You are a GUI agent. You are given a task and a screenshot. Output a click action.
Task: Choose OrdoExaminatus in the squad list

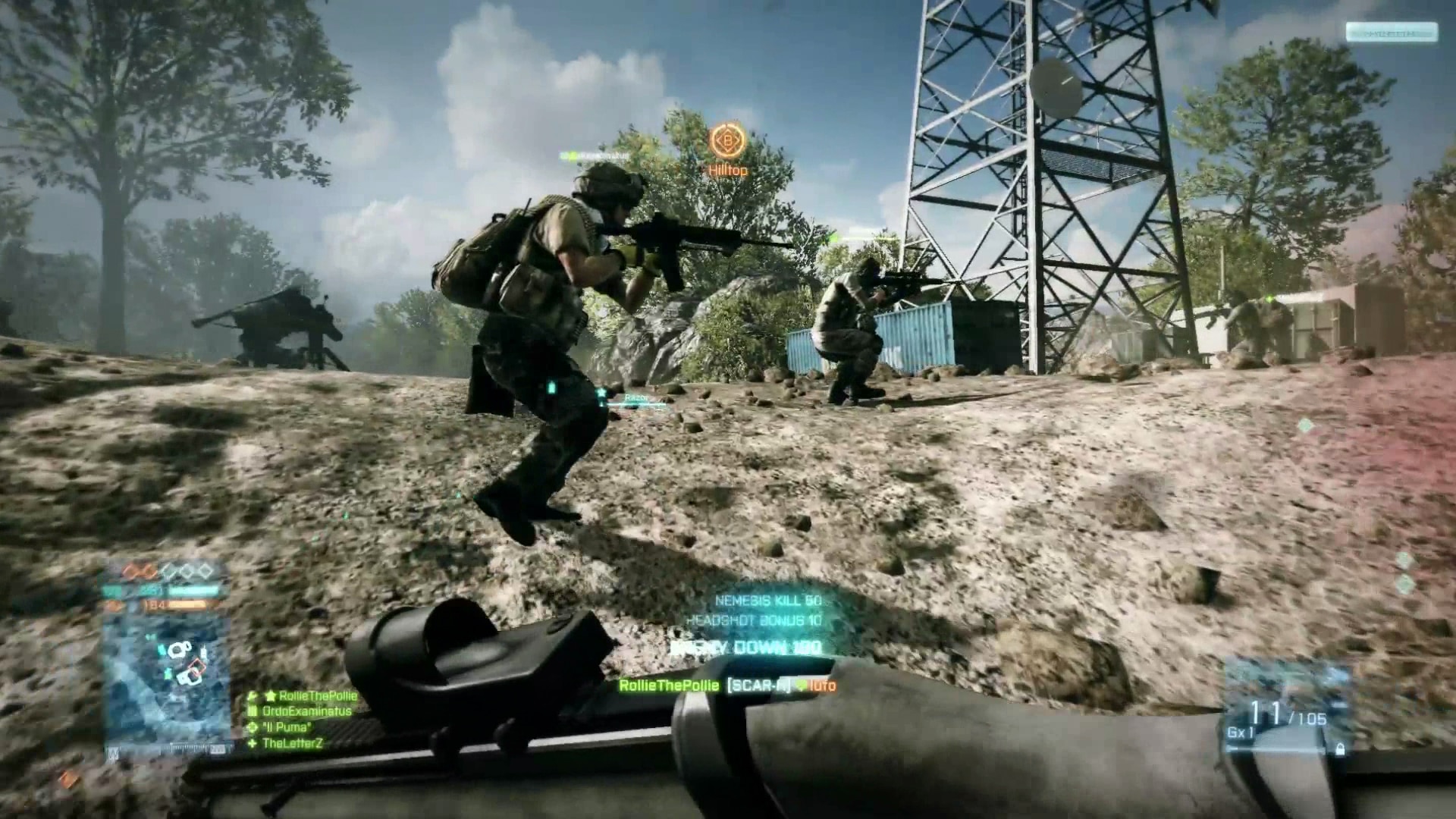[x=306, y=711]
